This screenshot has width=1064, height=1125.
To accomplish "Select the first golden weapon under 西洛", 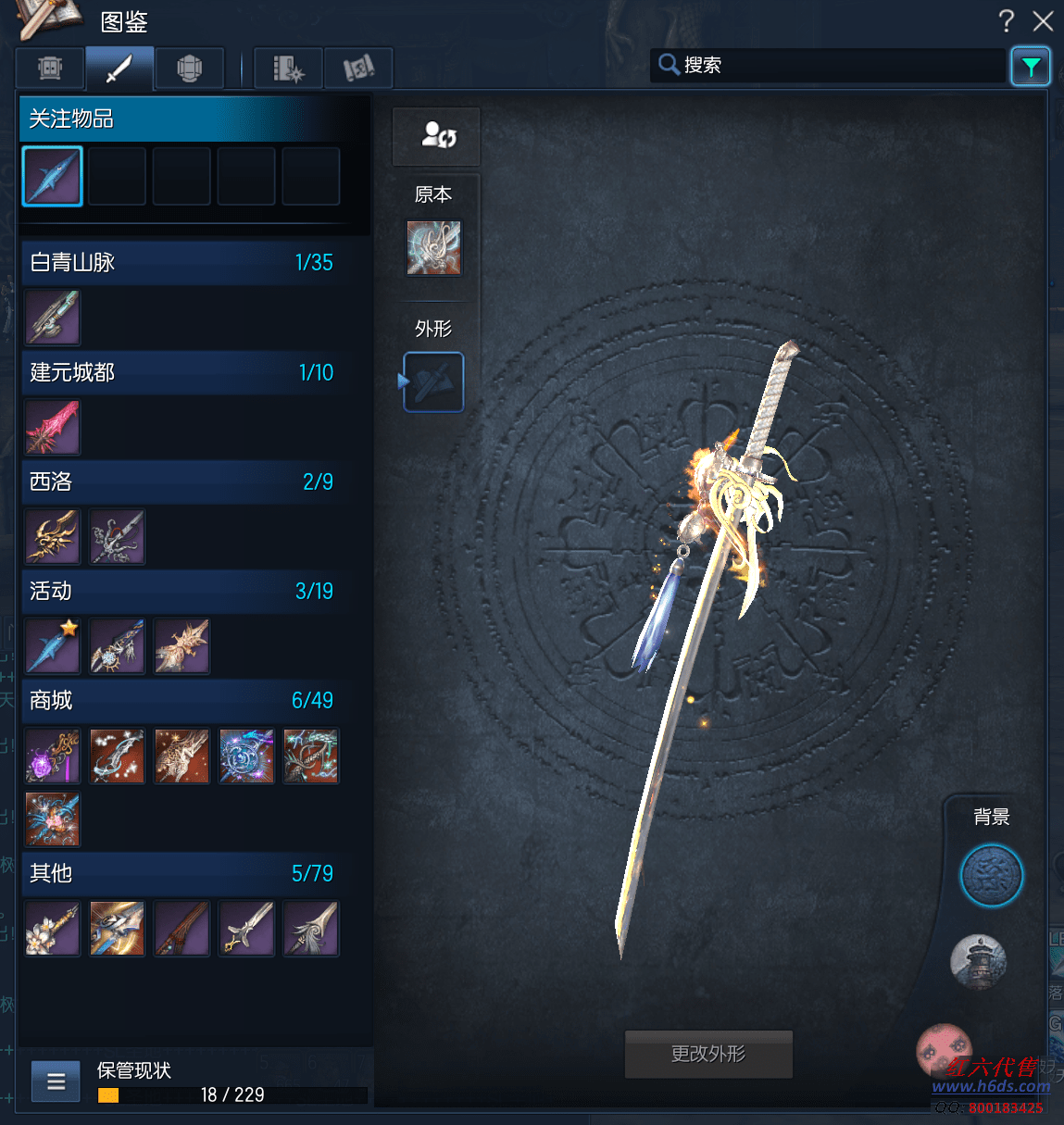I will pyautogui.click(x=53, y=537).
